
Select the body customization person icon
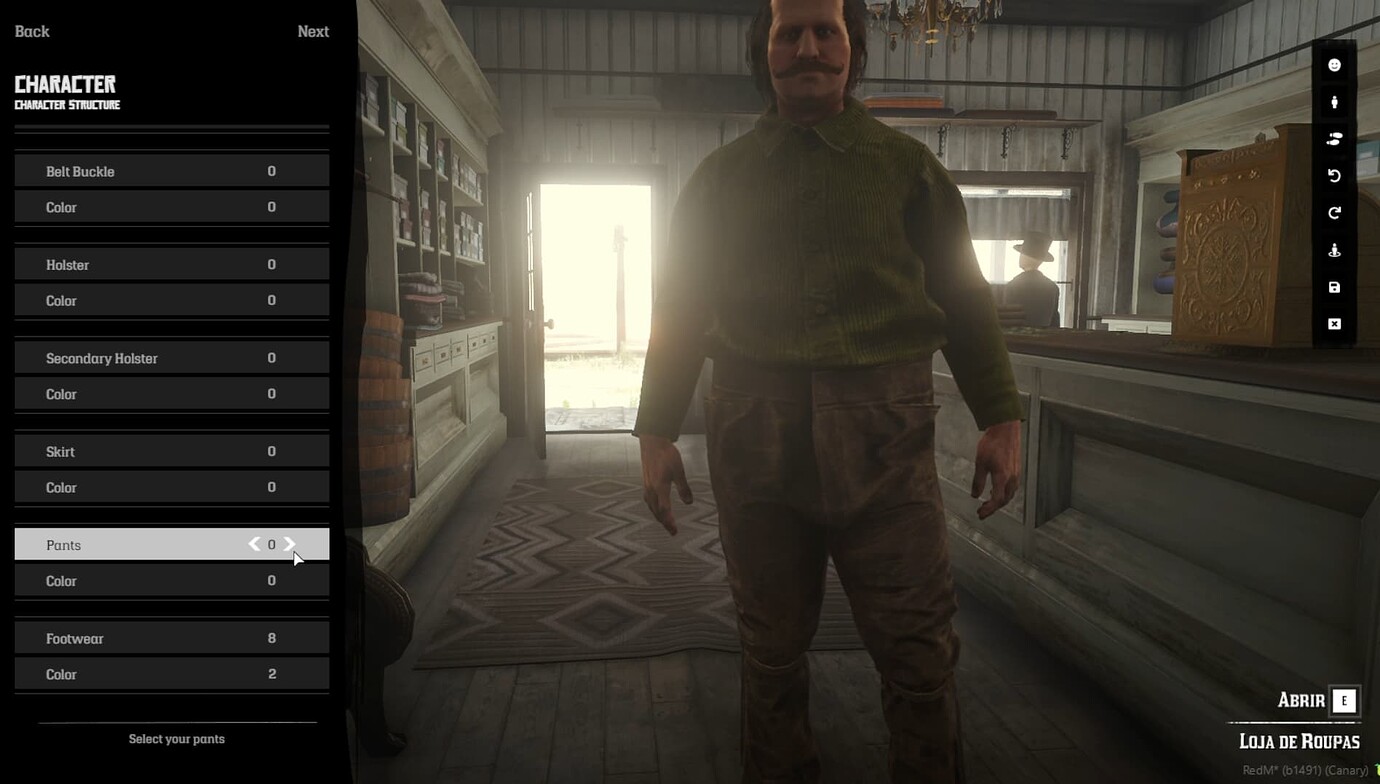click(1333, 101)
